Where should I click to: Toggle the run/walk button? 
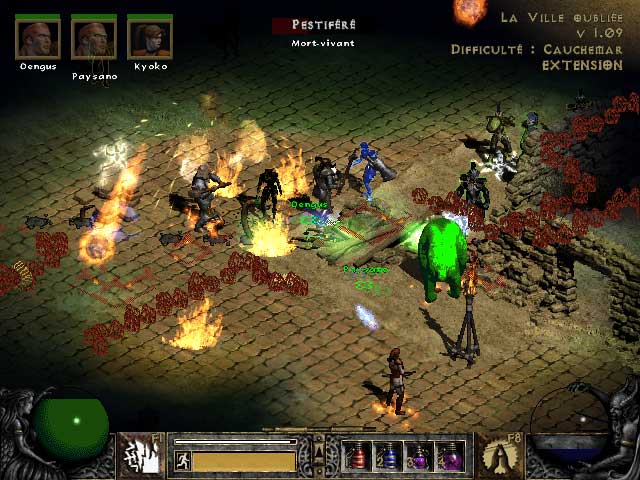coord(182,461)
